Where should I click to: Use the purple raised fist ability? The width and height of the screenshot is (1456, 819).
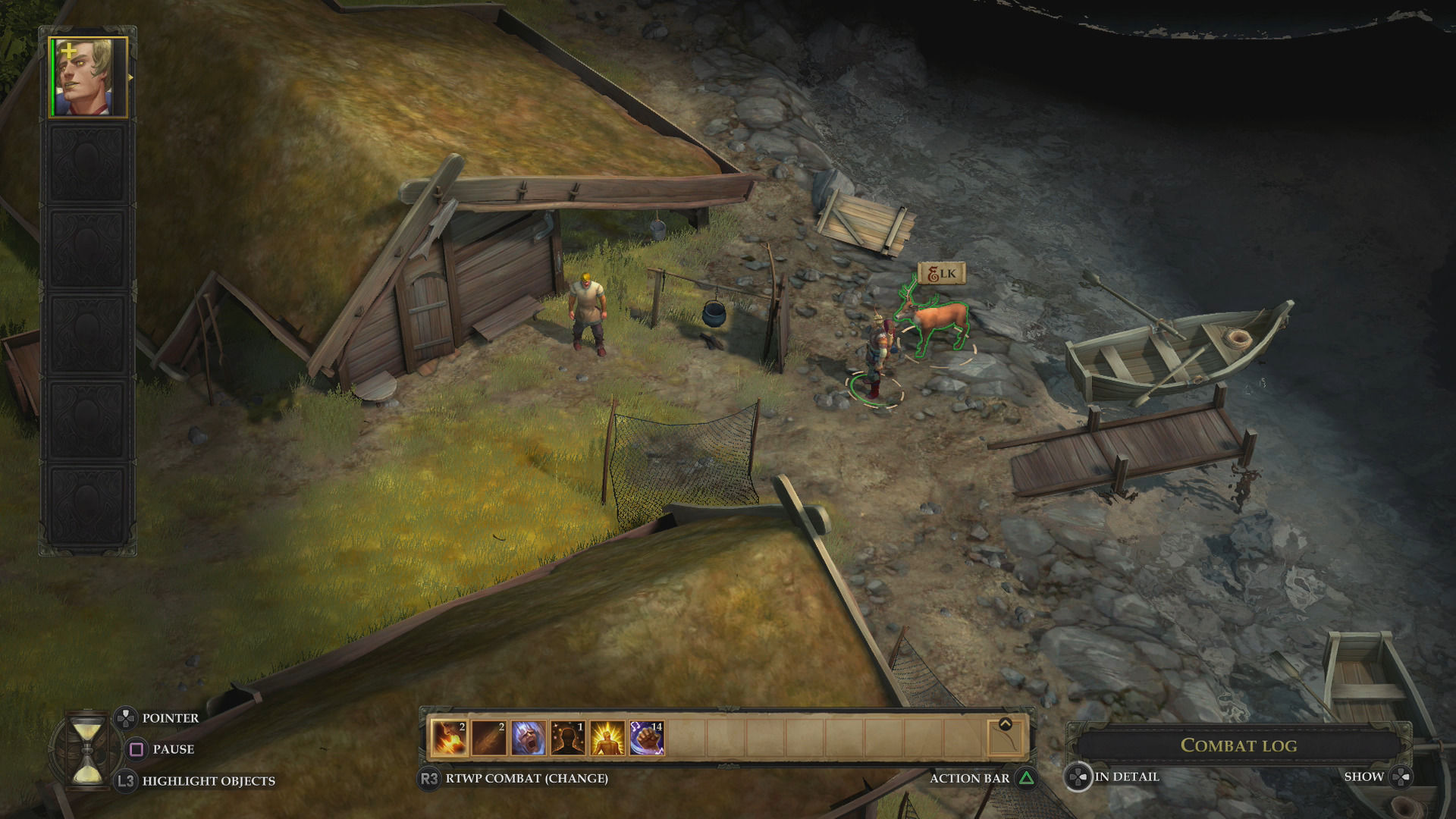[x=646, y=738]
